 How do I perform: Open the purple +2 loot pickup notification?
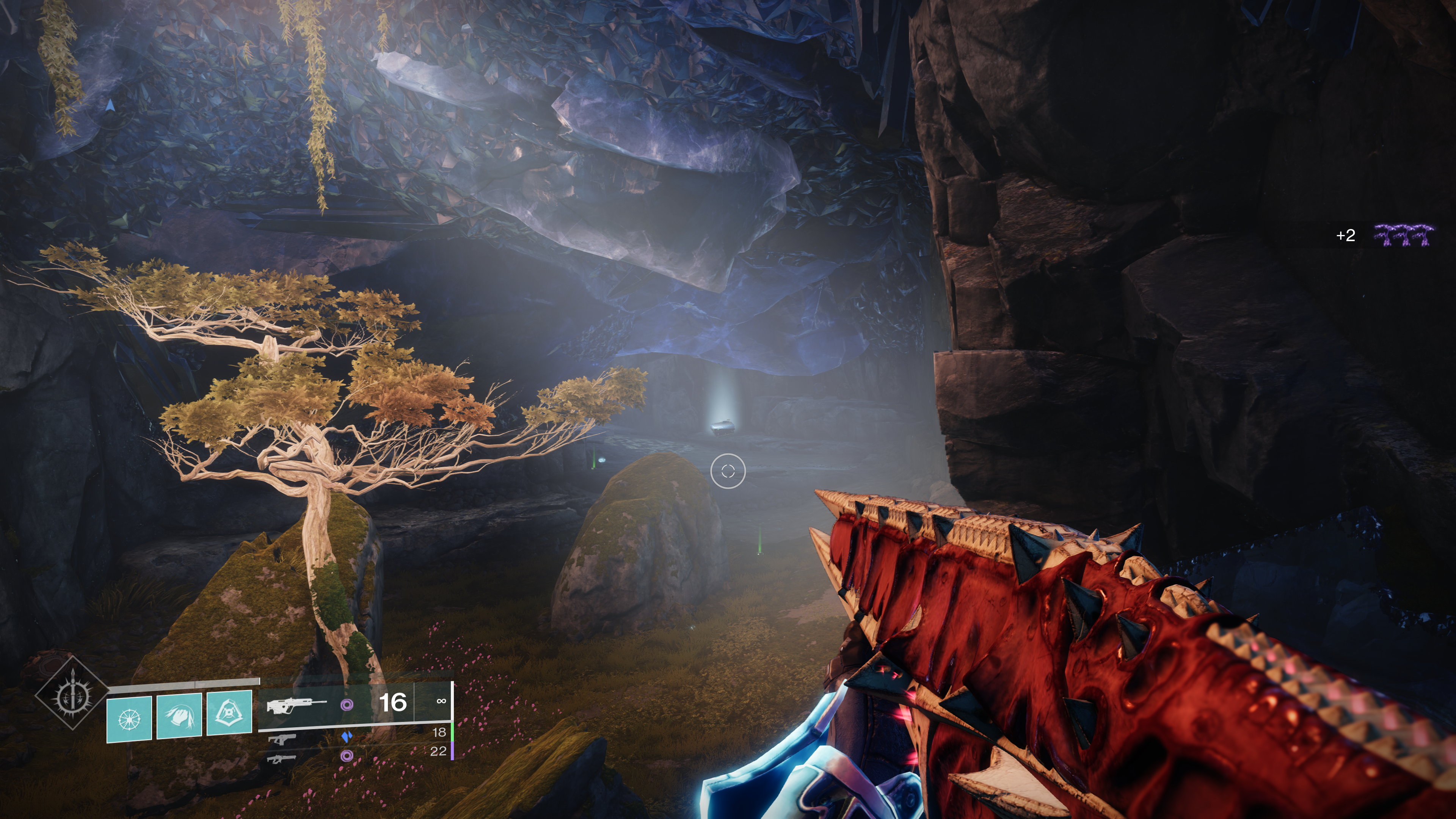tap(1384, 235)
